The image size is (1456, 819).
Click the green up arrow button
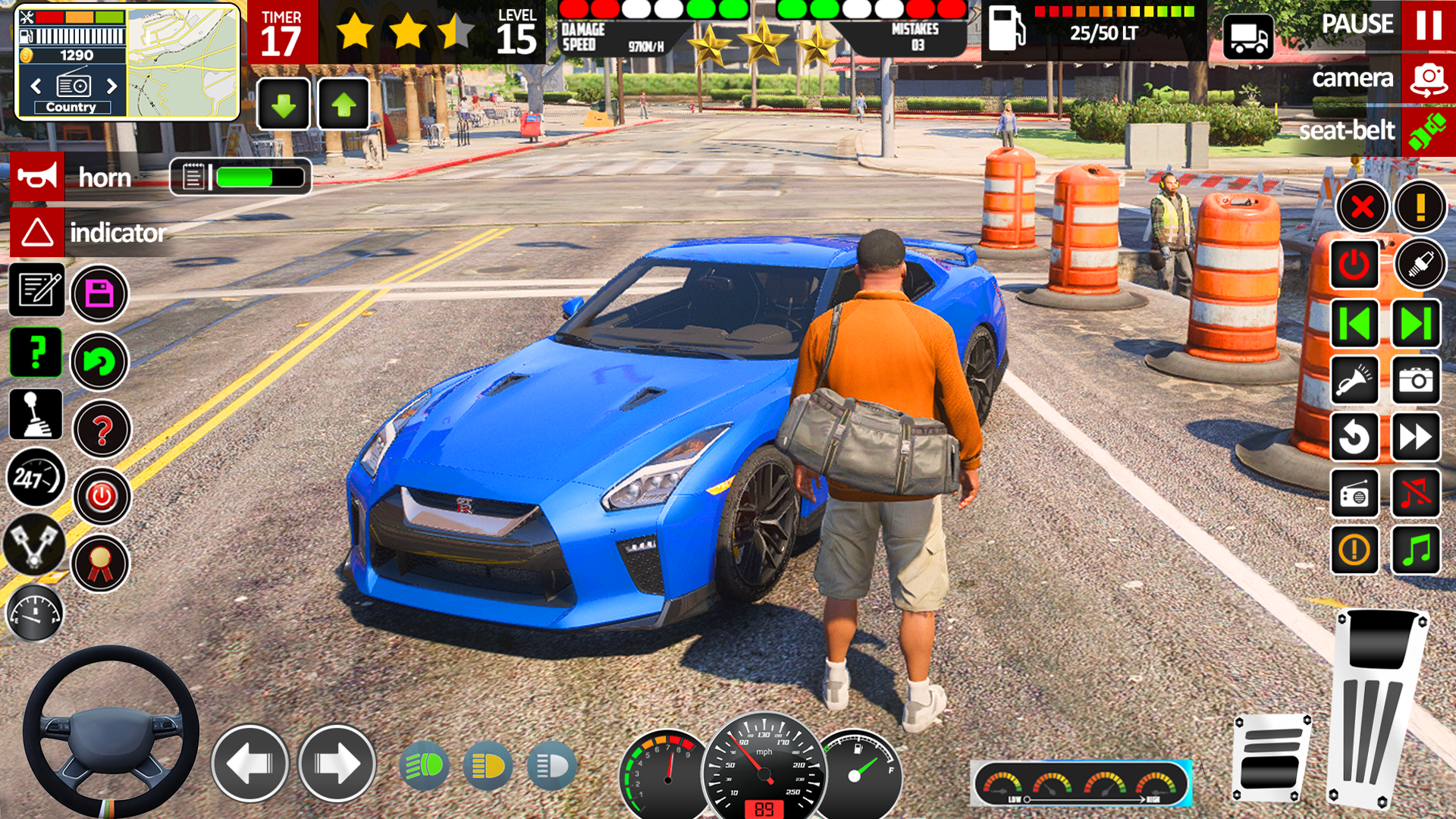pyautogui.click(x=344, y=105)
